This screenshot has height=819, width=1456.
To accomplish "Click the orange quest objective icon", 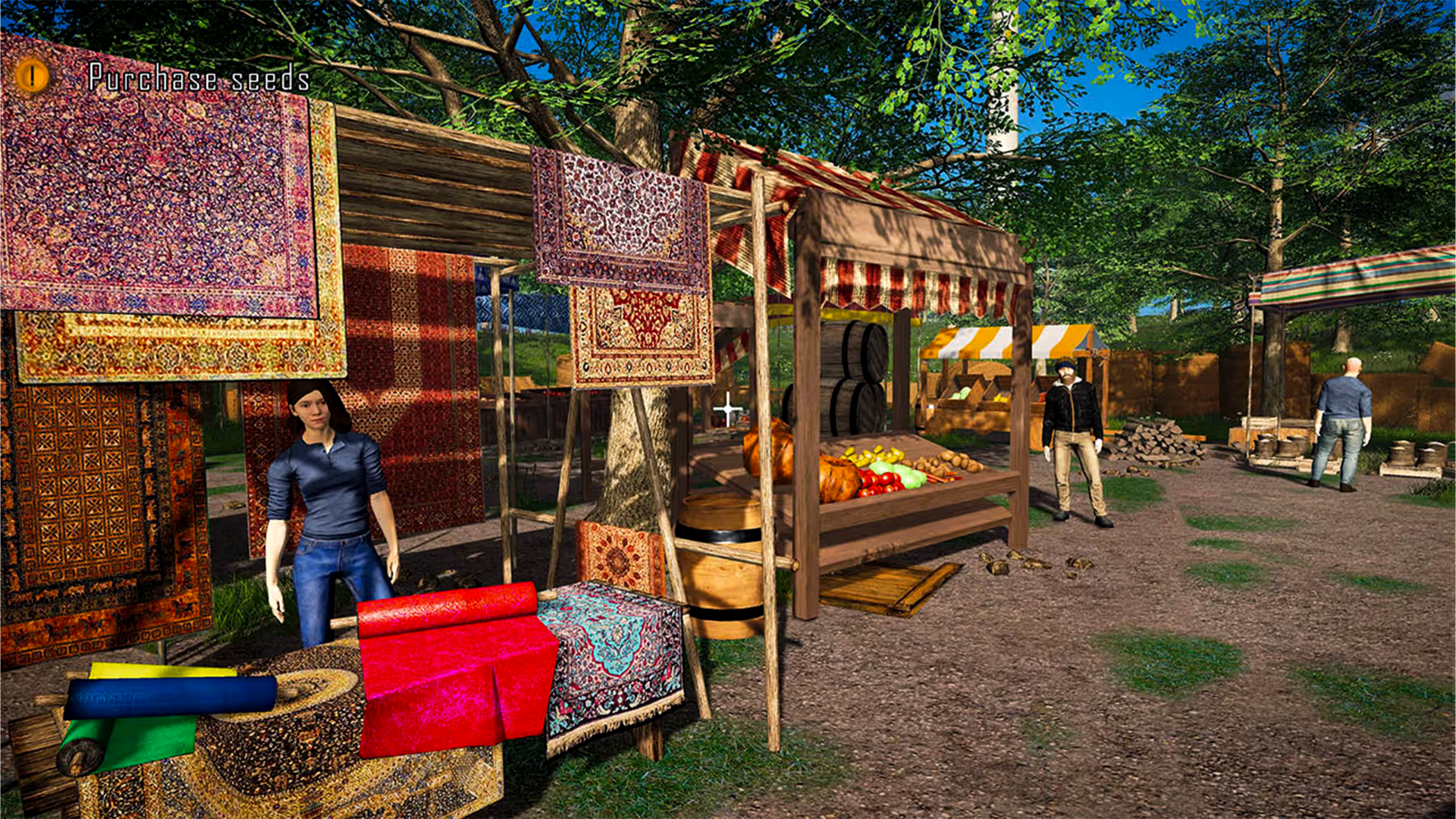I will (32, 76).
